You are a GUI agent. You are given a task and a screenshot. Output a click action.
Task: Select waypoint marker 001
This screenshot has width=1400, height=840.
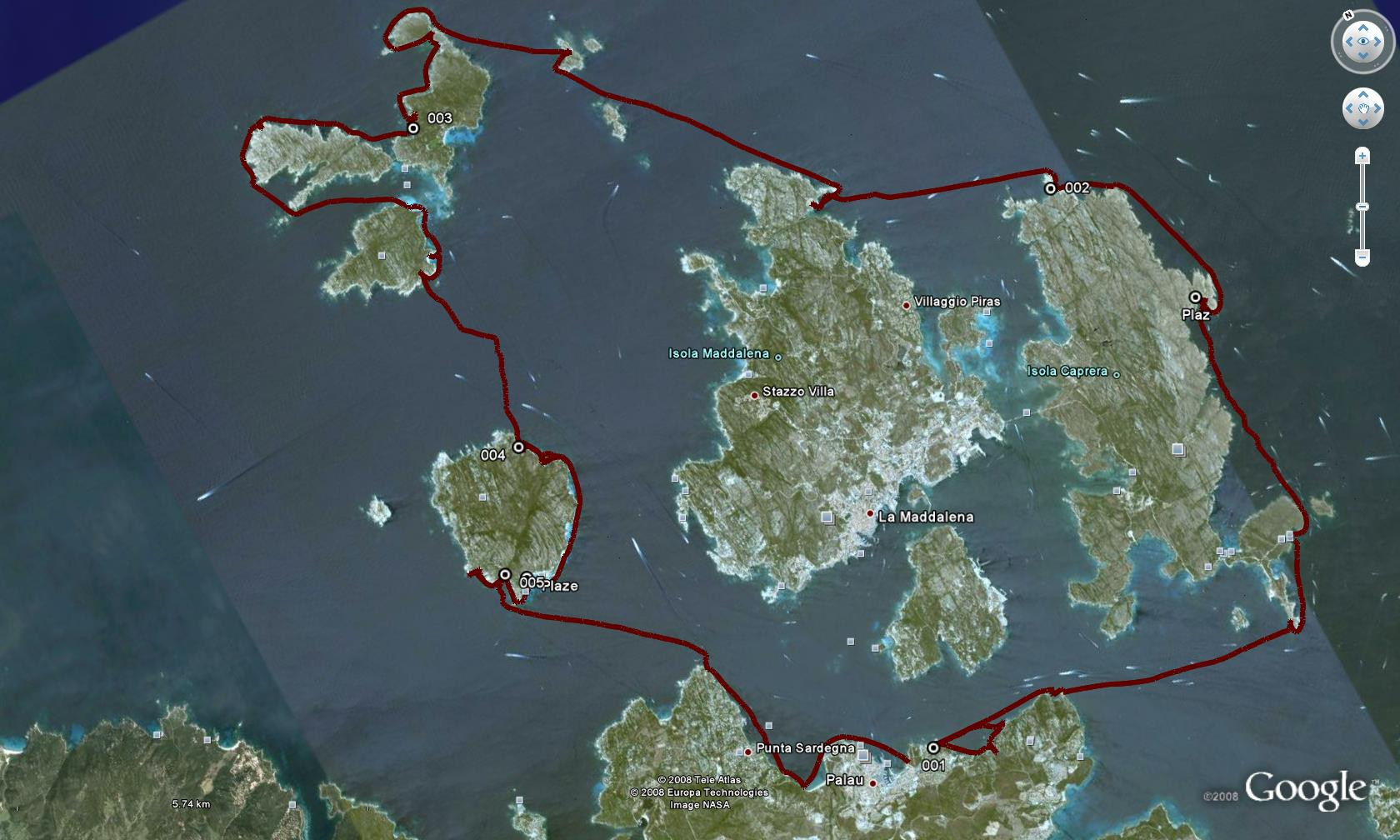click(x=933, y=747)
